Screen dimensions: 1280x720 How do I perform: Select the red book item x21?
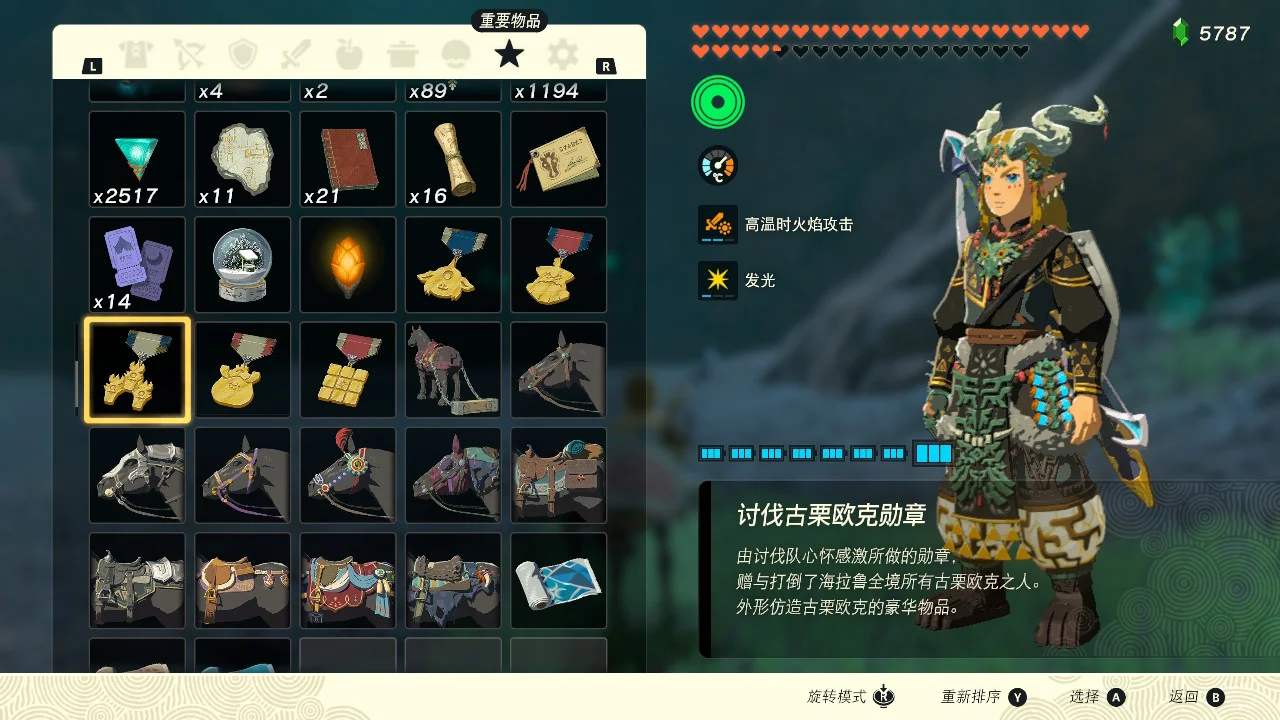348,159
